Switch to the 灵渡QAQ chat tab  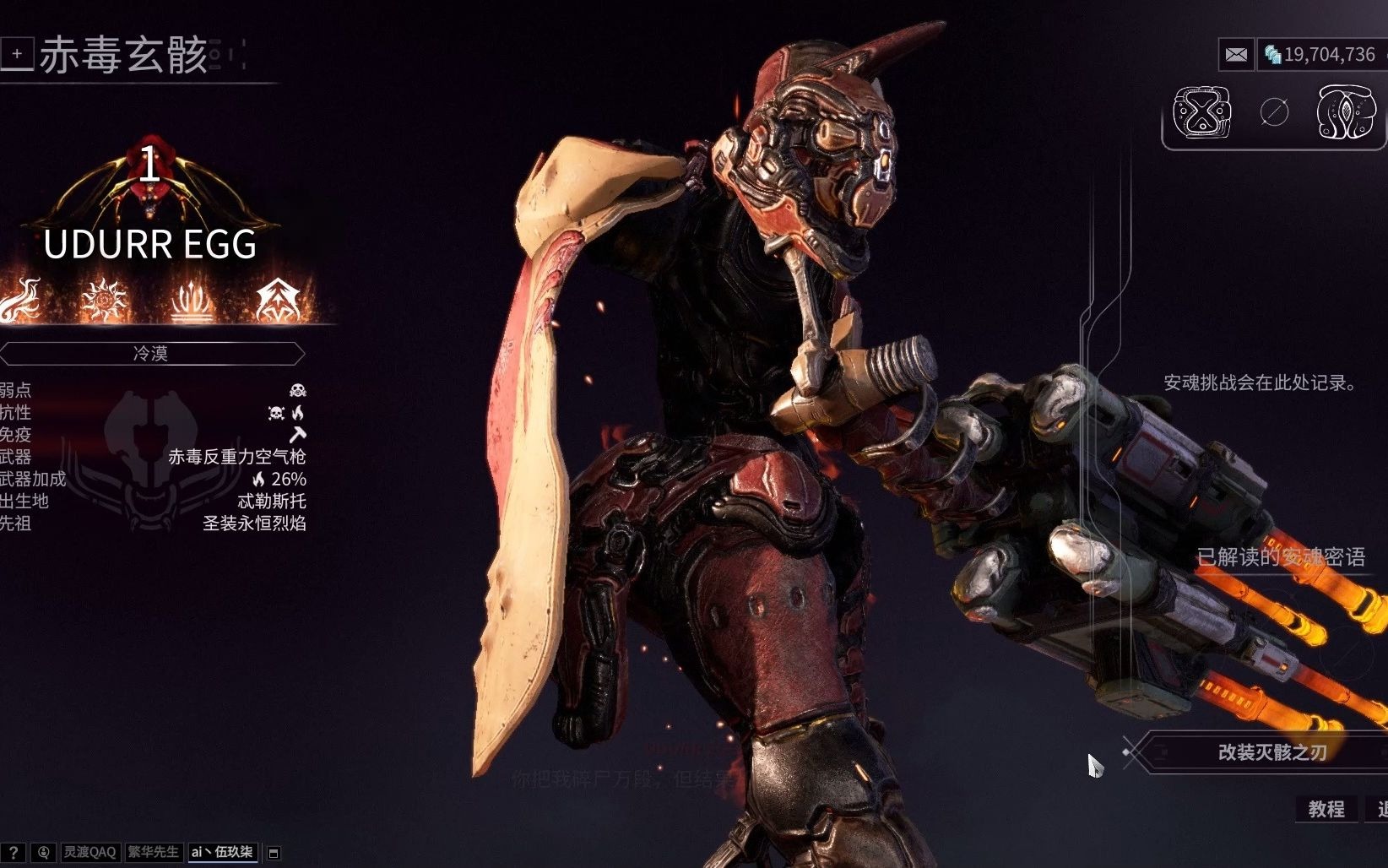pyautogui.click(x=89, y=852)
